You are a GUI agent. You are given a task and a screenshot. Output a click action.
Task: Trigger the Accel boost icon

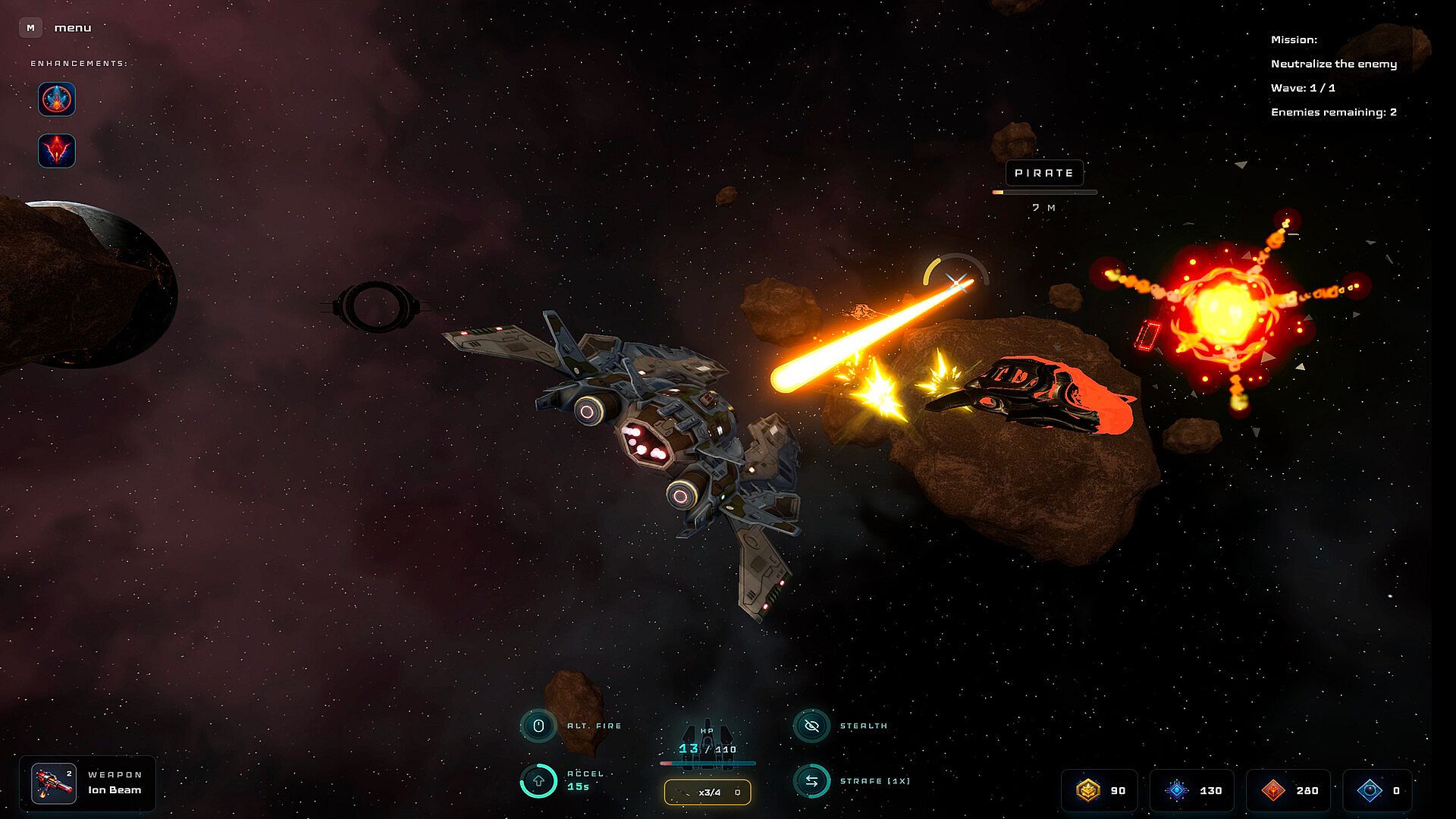coord(538,780)
